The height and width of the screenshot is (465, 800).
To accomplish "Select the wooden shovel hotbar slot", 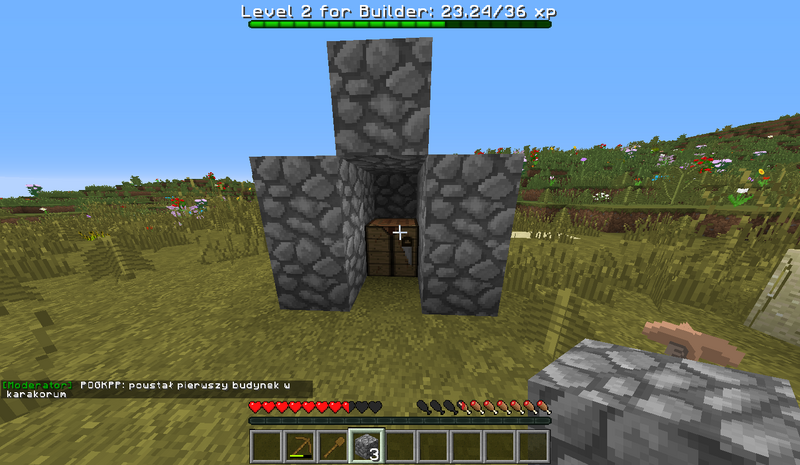I will pos(332,446).
